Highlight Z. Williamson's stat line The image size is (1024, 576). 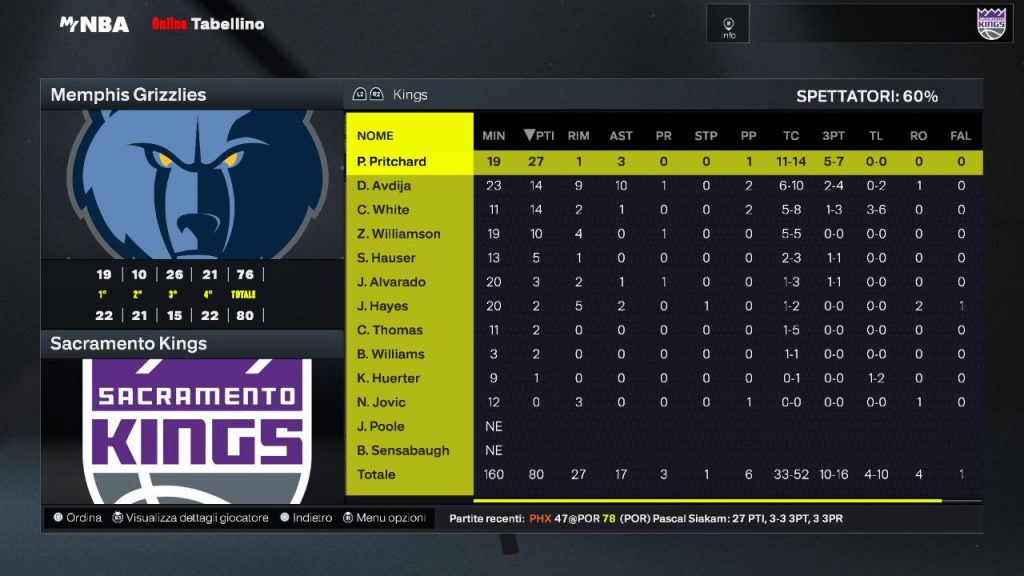(x=398, y=234)
